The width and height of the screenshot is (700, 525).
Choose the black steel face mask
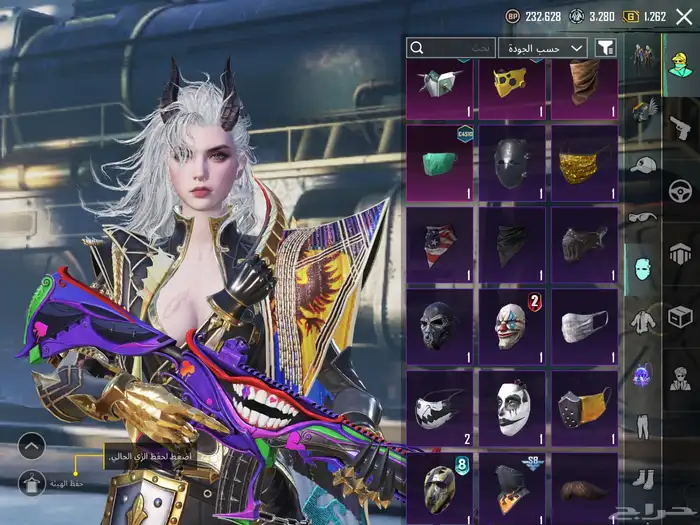511,162
